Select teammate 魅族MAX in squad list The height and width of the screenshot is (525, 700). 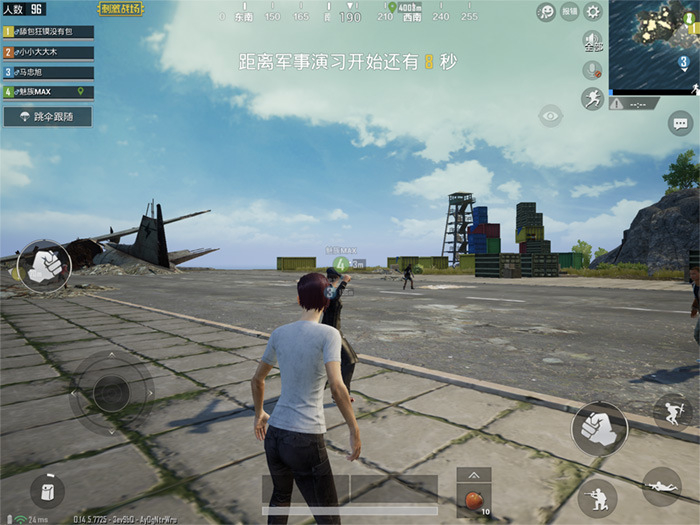[x=48, y=92]
